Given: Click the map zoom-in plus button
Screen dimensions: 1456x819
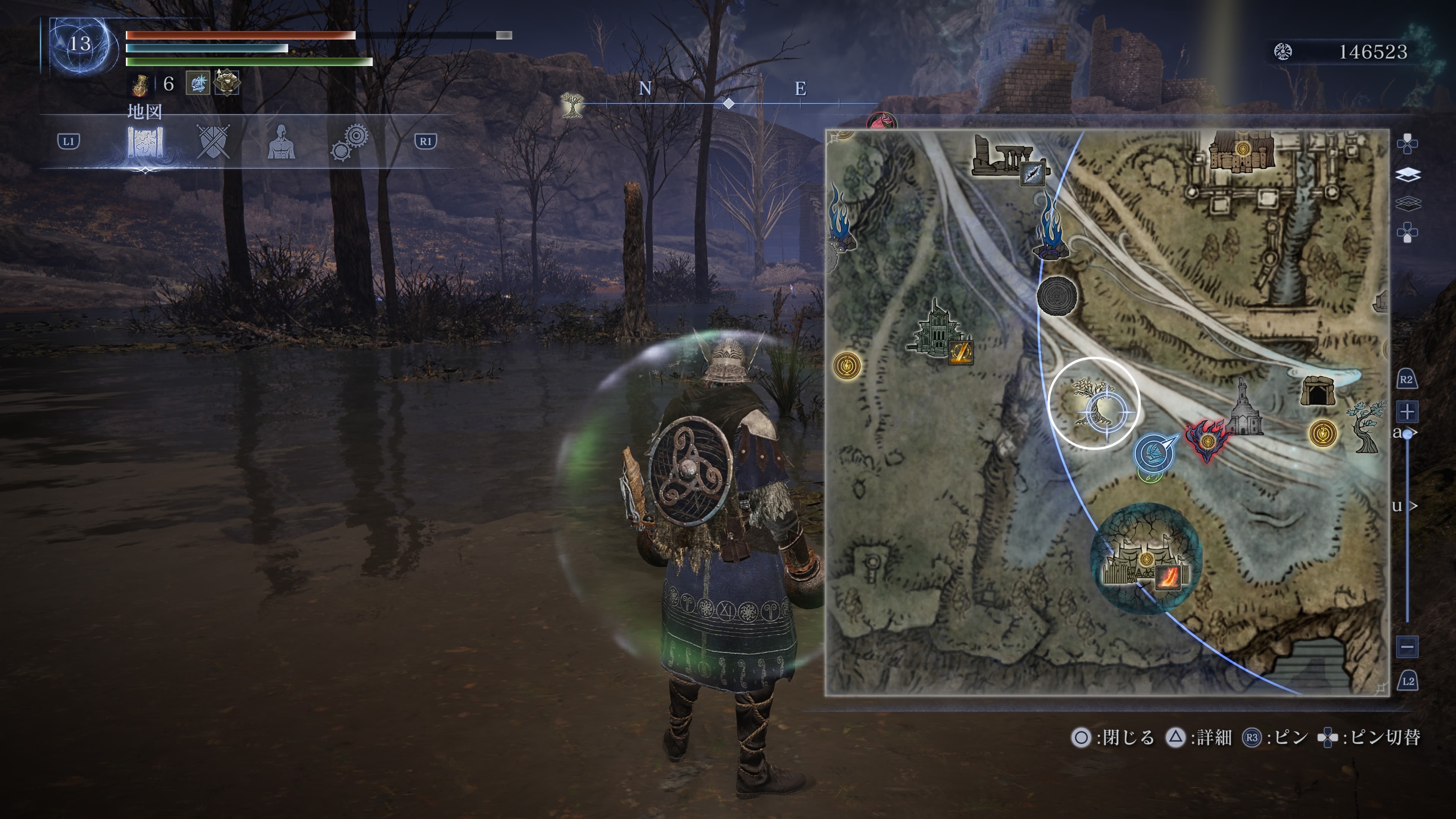Looking at the screenshot, I should [x=1407, y=411].
